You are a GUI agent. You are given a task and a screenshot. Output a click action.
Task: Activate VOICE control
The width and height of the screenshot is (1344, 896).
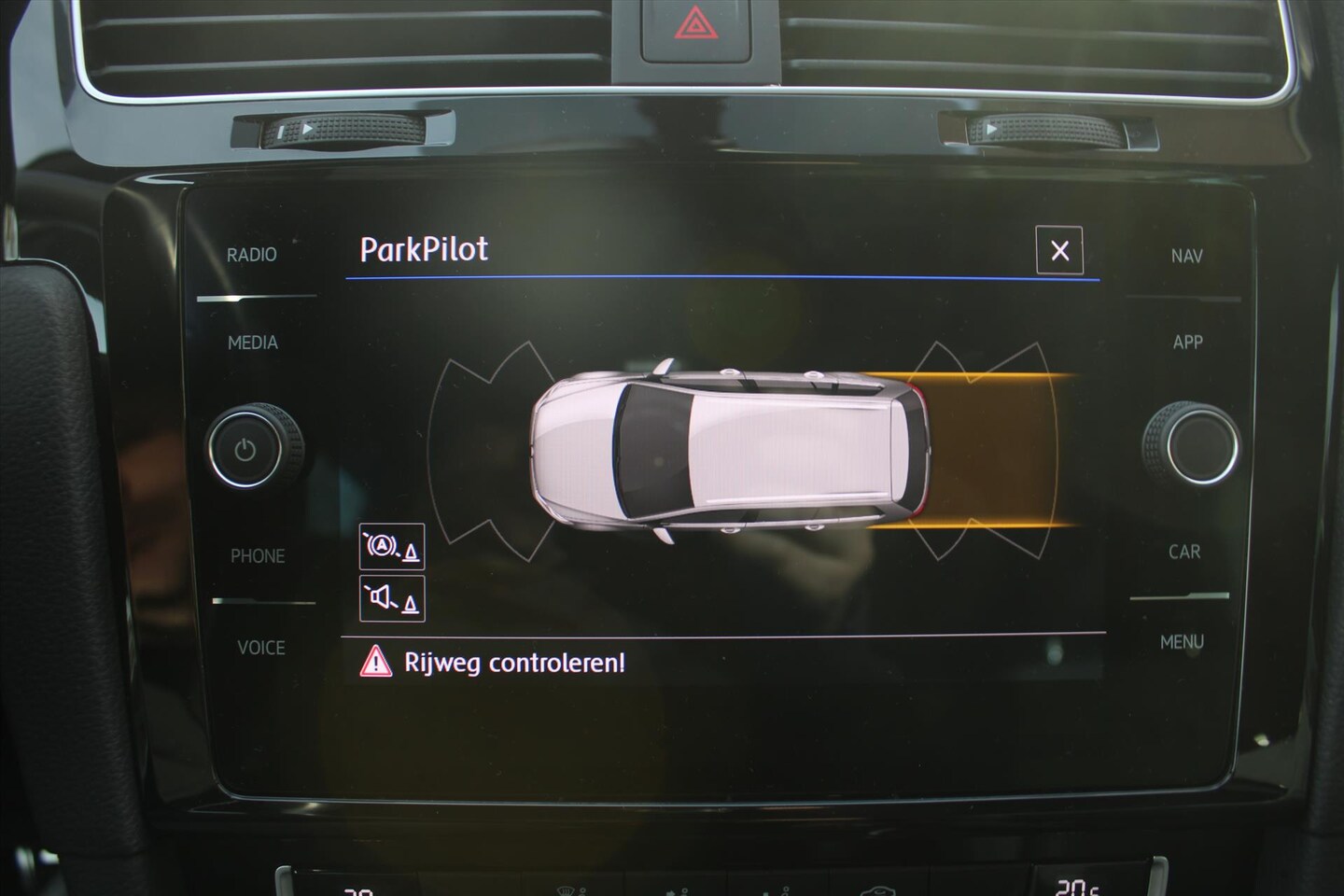(260, 648)
